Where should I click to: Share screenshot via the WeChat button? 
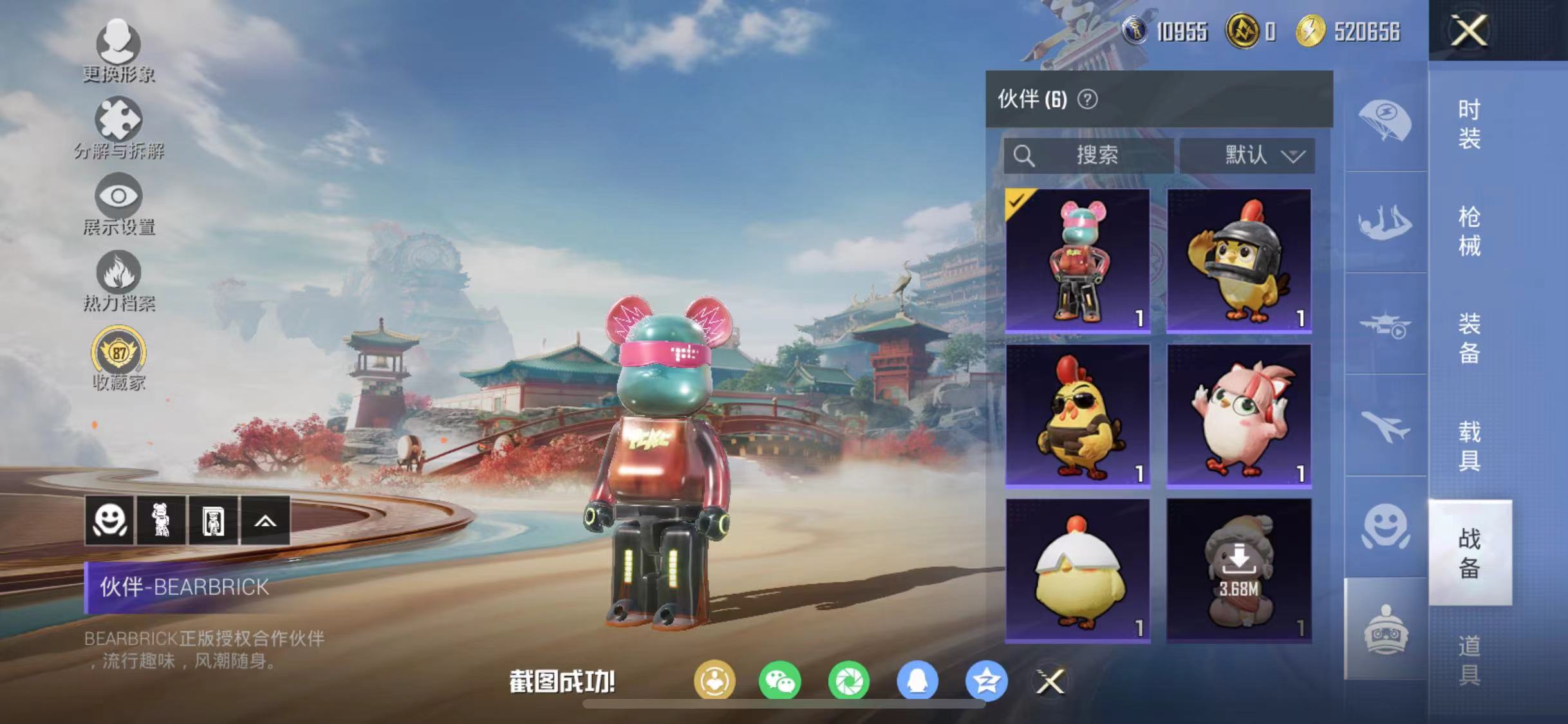(x=779, y=681)
